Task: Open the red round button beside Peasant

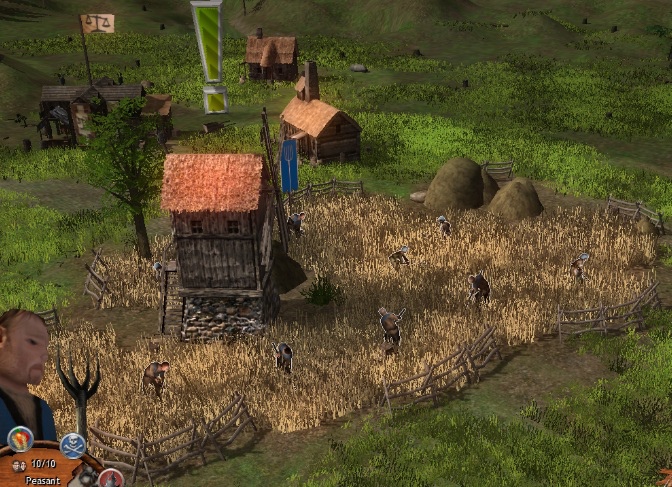Action: point(111,478)
